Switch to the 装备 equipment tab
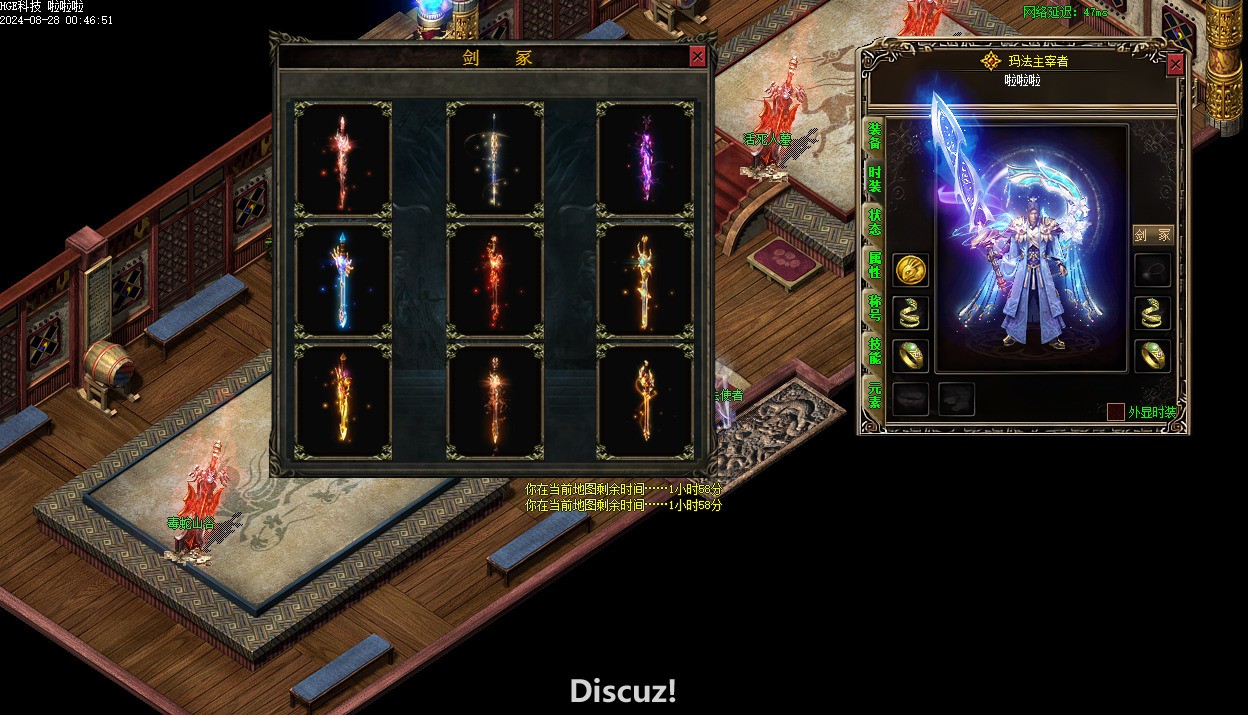 (x=874, y=137)
